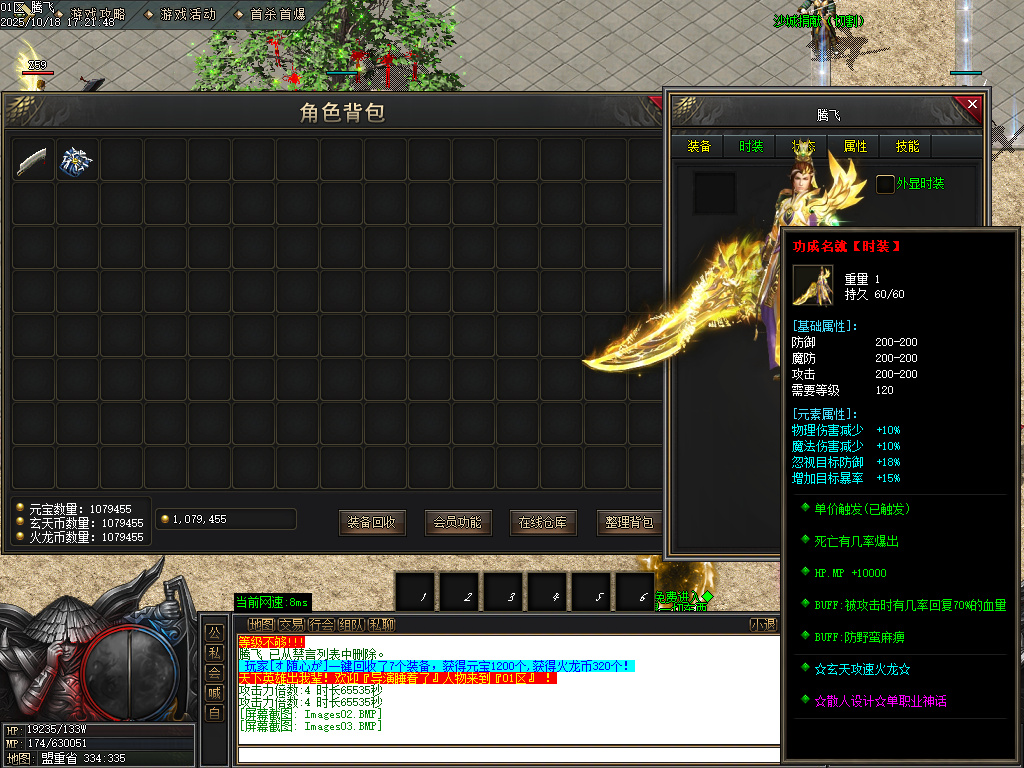Click the 小退 logout button
Viewport: 1024px width, 768px height.
tap(762, 625)
